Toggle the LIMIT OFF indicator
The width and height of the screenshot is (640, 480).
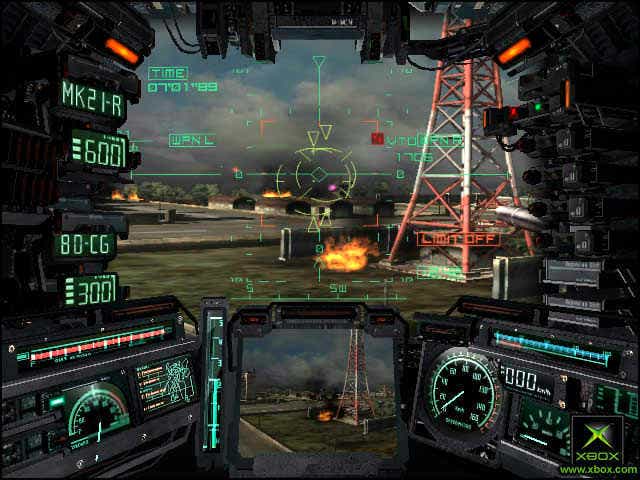pyautogui.click(x=444, y=239)
